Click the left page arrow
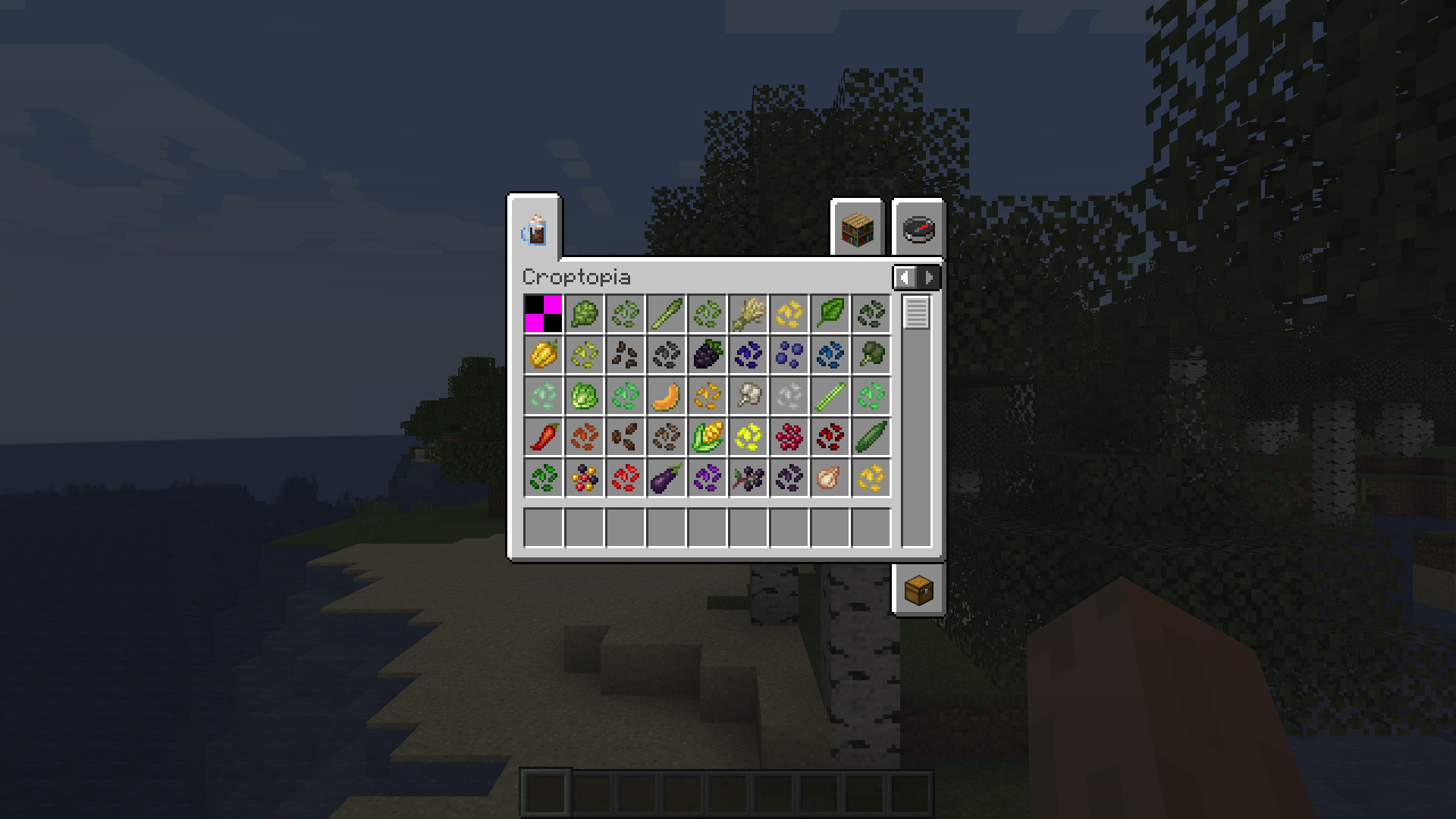Image resolution: width=1456 pixels, height=819 pixels. tap(905, 277)
